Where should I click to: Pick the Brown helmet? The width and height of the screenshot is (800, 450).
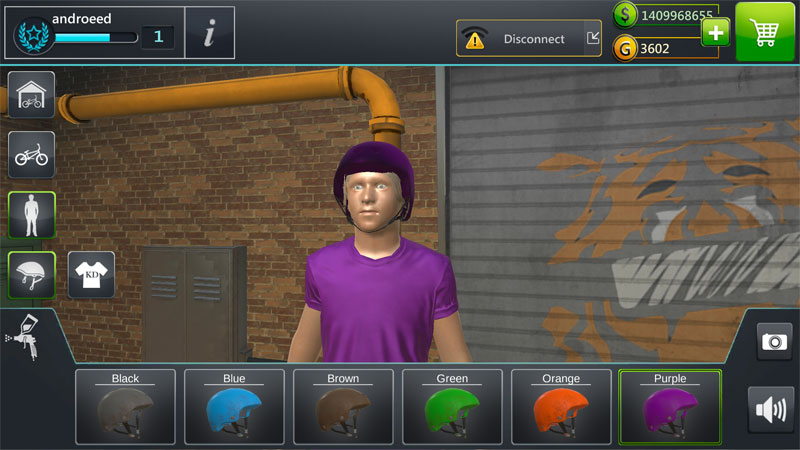point(343,407)
